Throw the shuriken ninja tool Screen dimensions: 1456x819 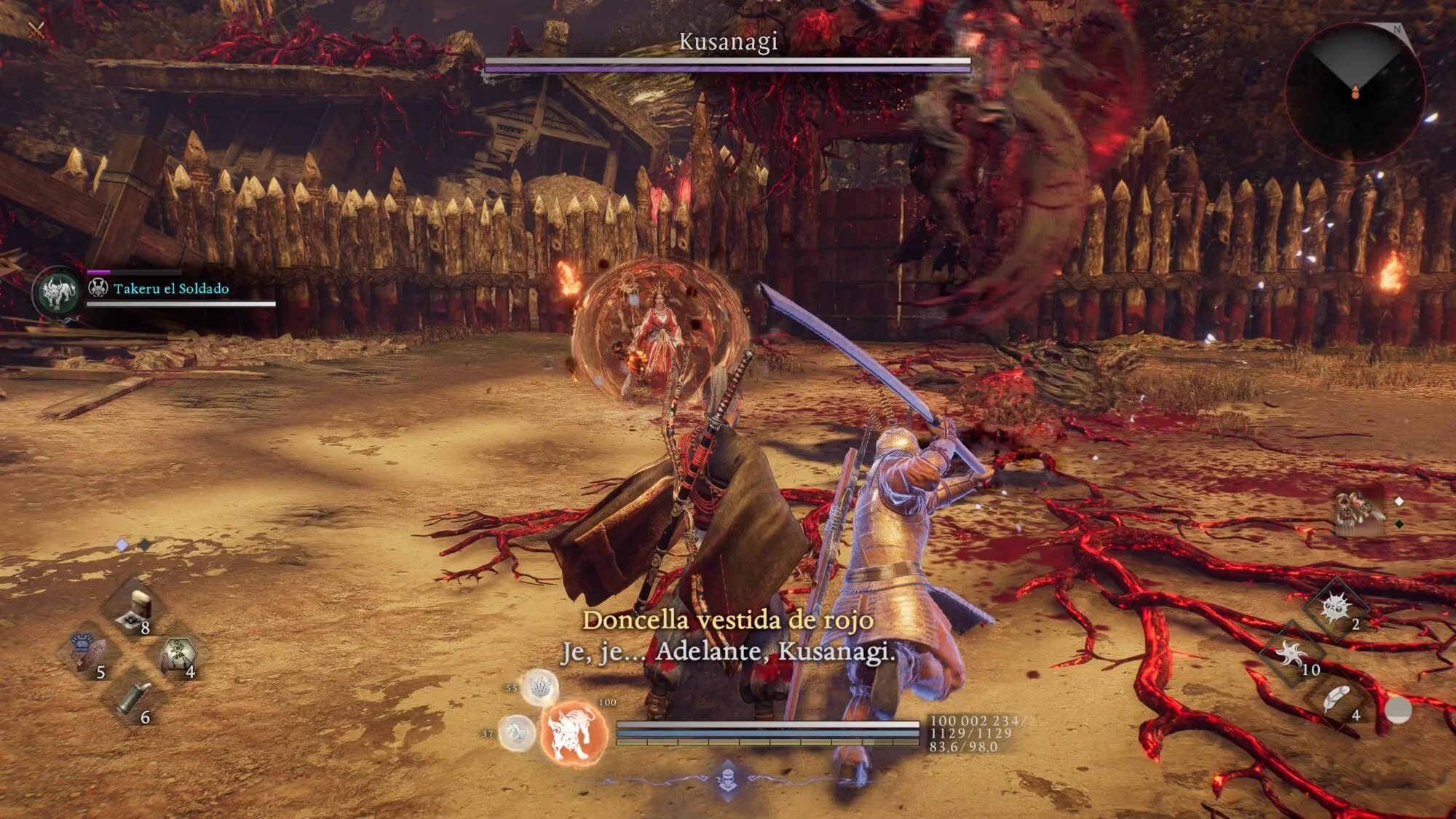pyautogui.click(x=1292, y=654)
